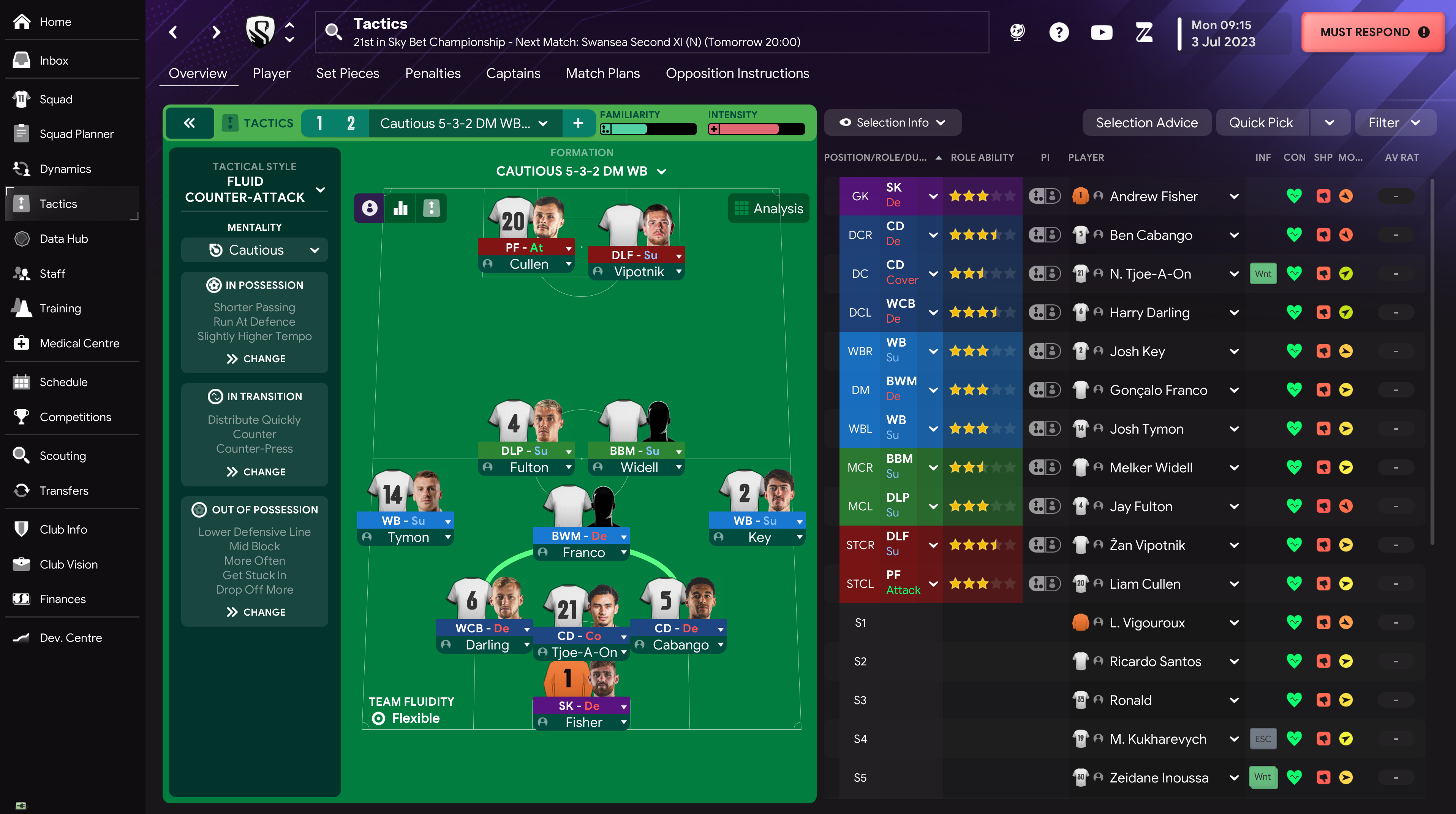Click the Tactics search bar at the top
This screenshot has width=1456, height=814.
tap(650, 32)
